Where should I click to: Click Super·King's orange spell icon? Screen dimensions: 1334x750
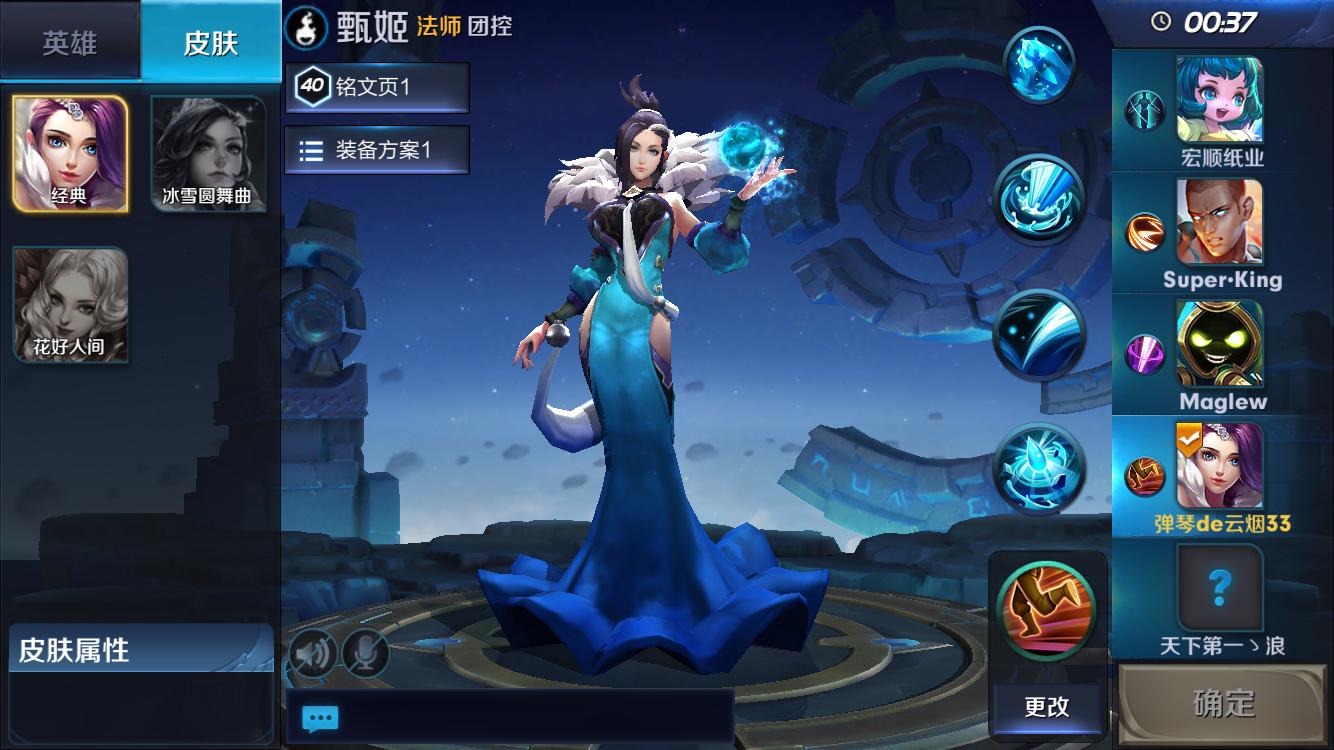click(1146, 232)
